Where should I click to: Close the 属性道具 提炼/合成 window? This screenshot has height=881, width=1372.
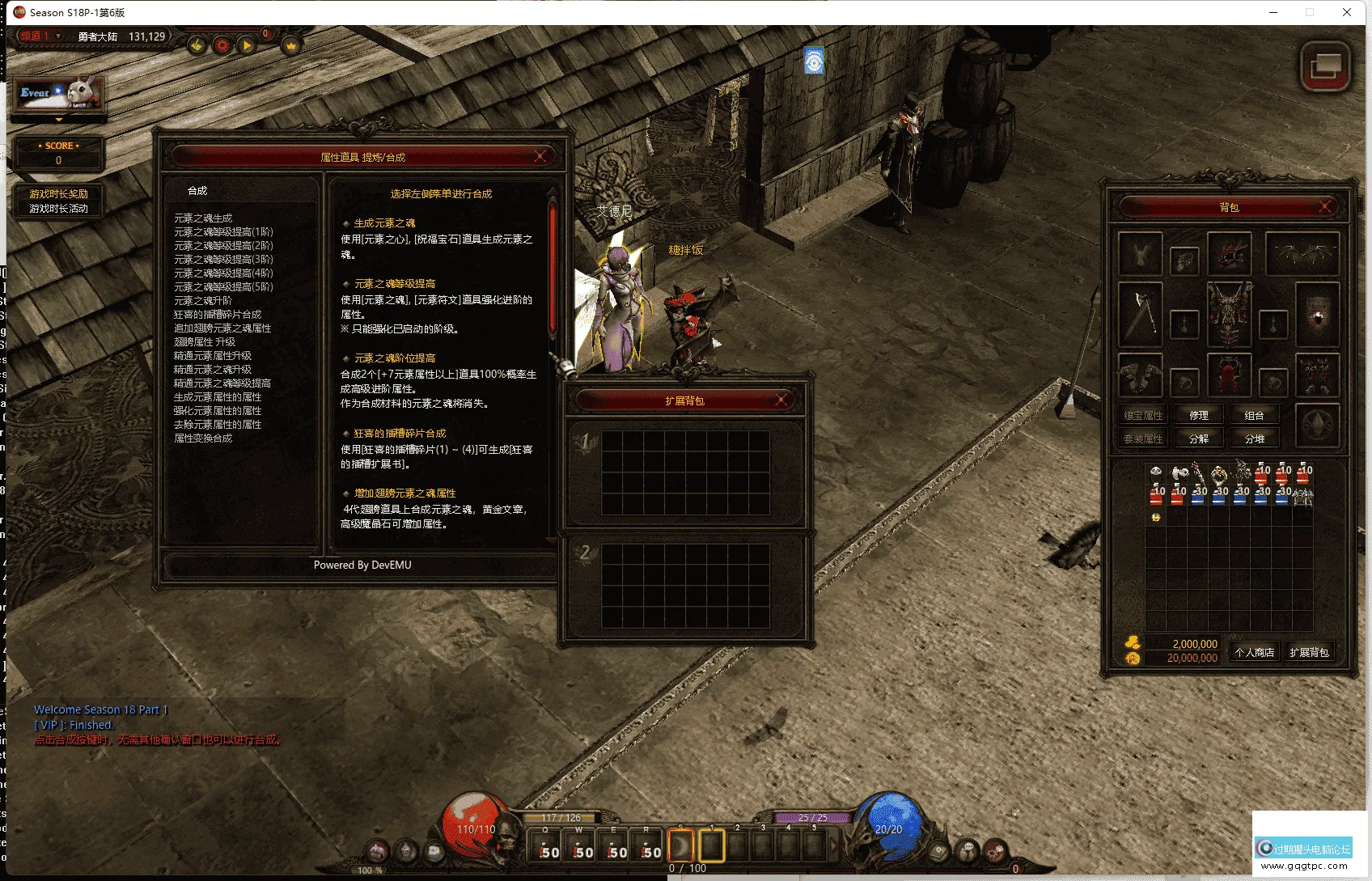click(540, 156)
